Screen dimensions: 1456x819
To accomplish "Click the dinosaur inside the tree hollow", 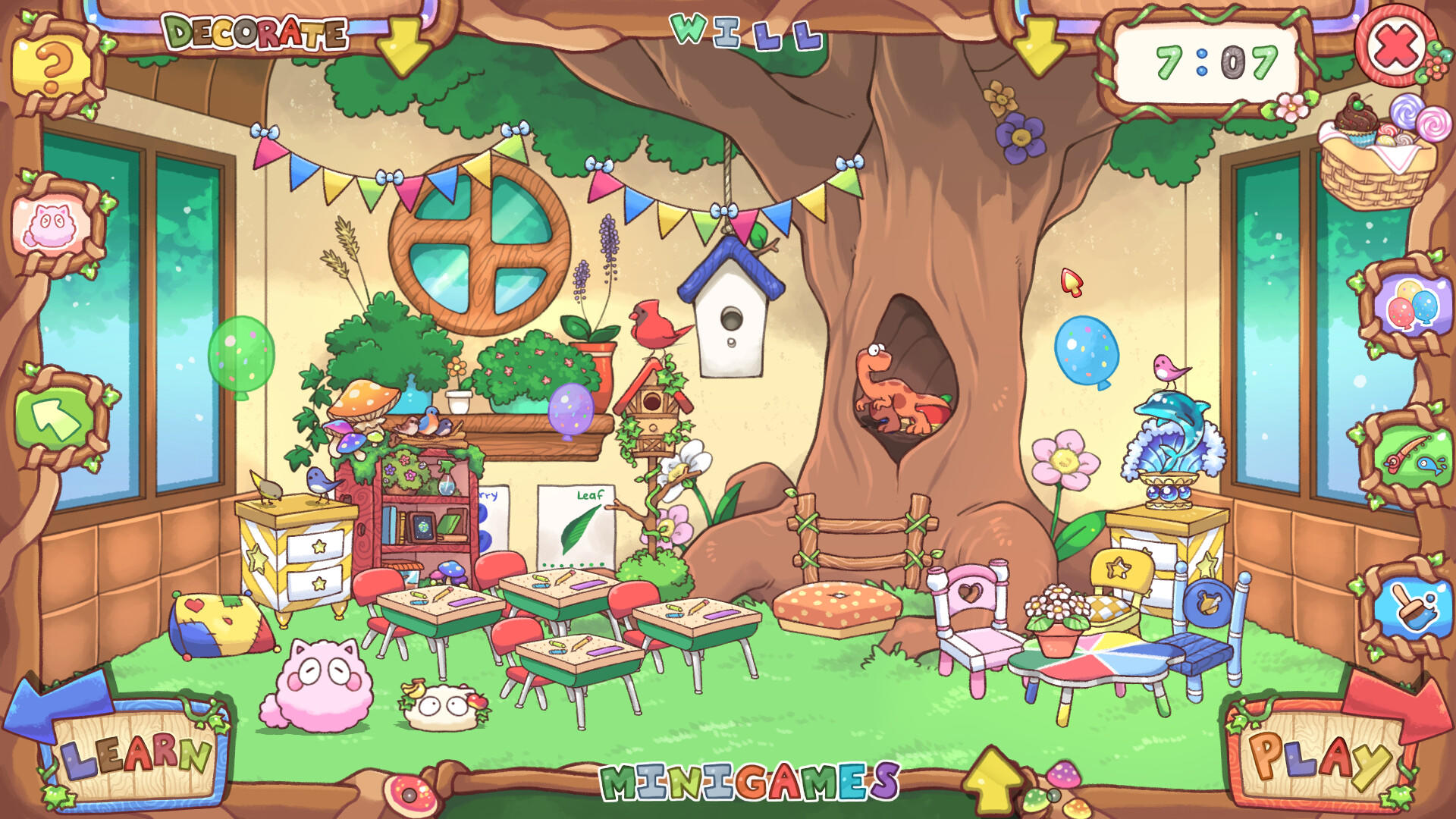I will tap(895, 387).
